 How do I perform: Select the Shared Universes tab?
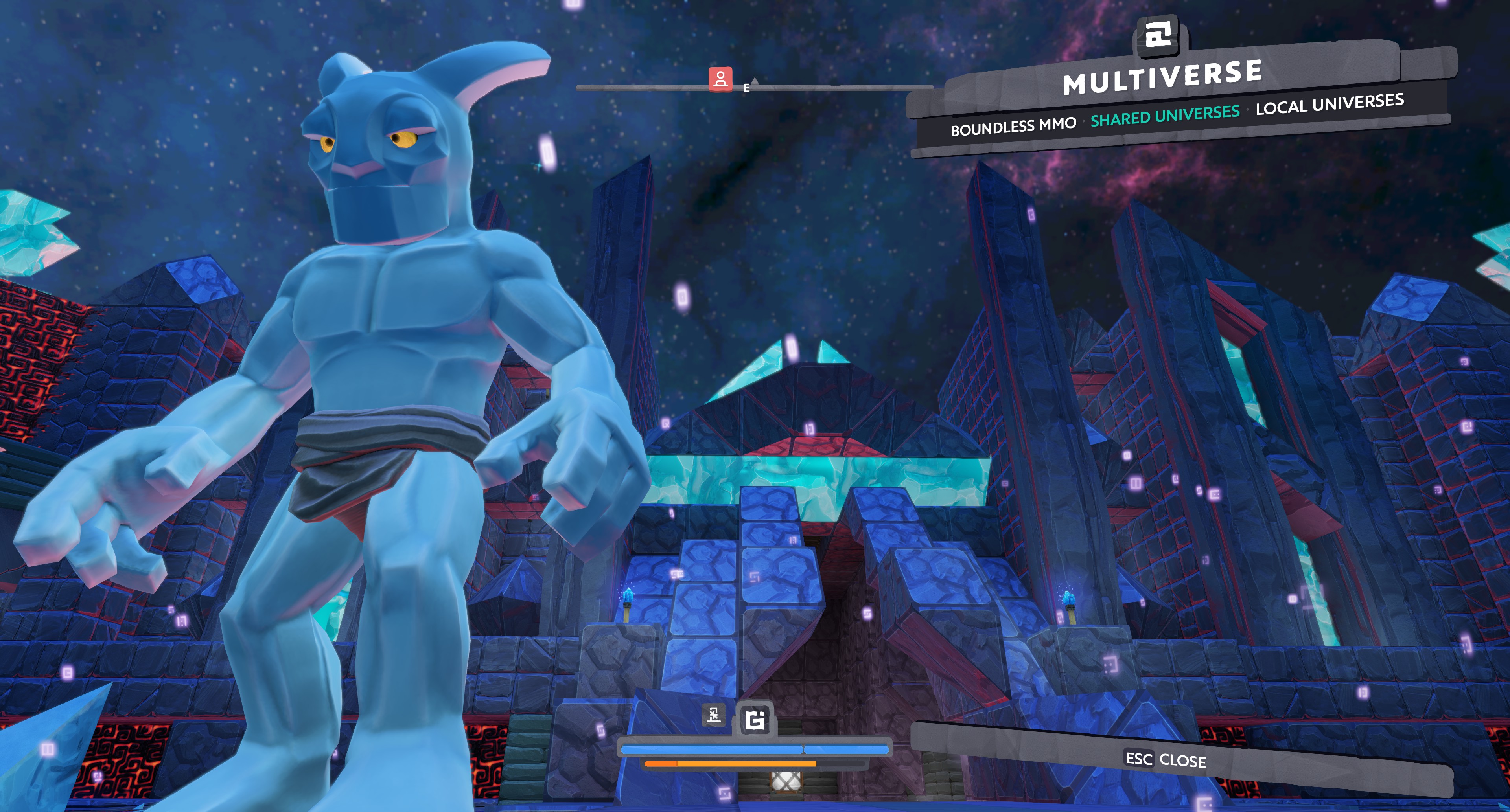[x=1165, y=116]
